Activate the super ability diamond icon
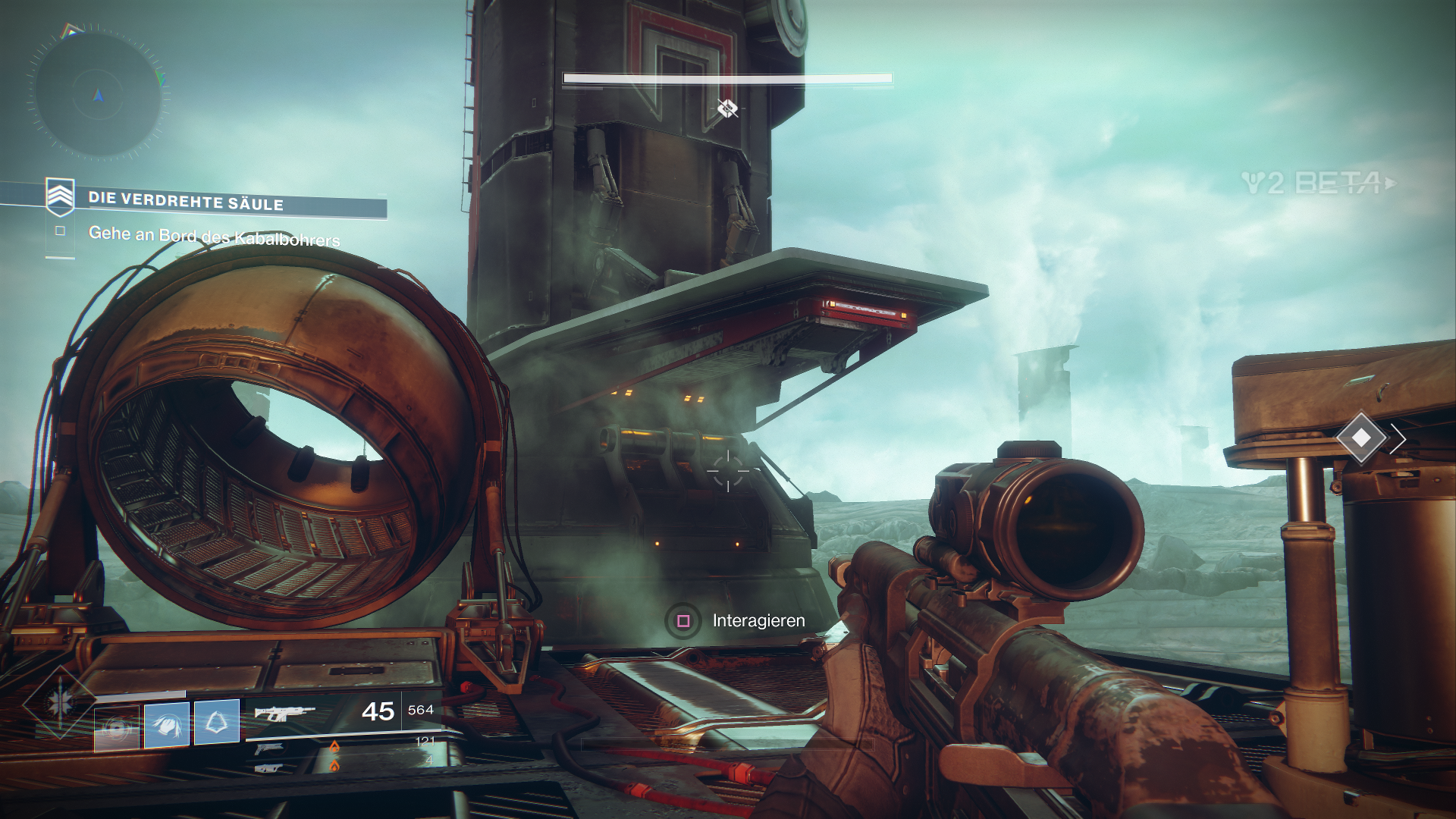This screenshot has width=1456, height=819. [58, 703]
